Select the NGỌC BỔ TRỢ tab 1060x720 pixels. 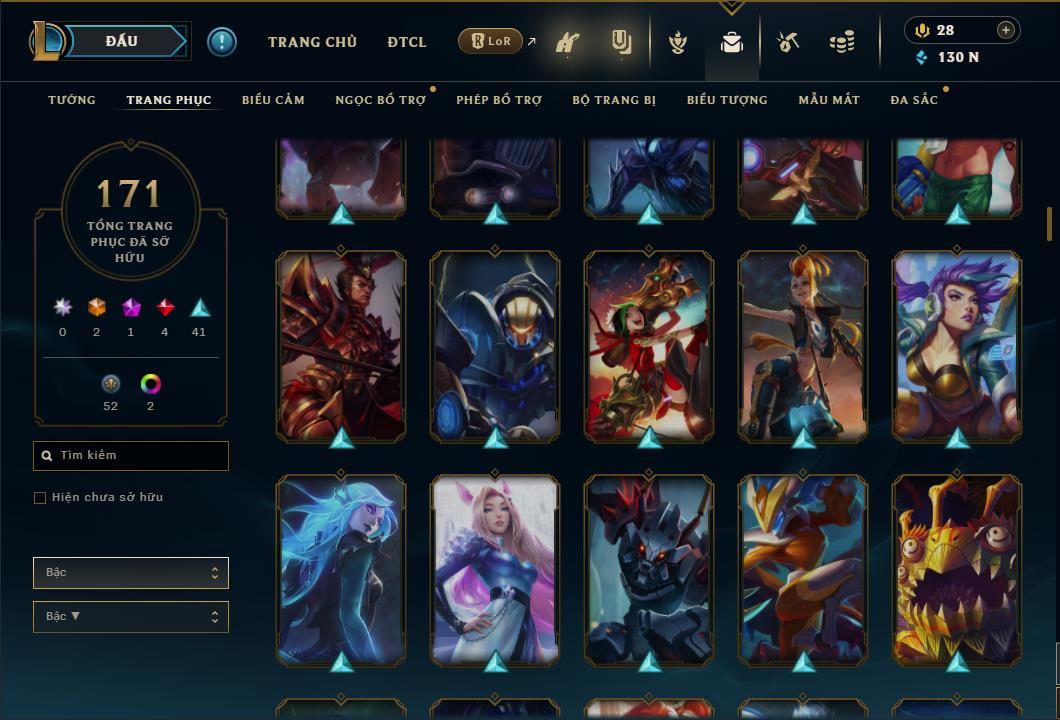pos(380,100)
